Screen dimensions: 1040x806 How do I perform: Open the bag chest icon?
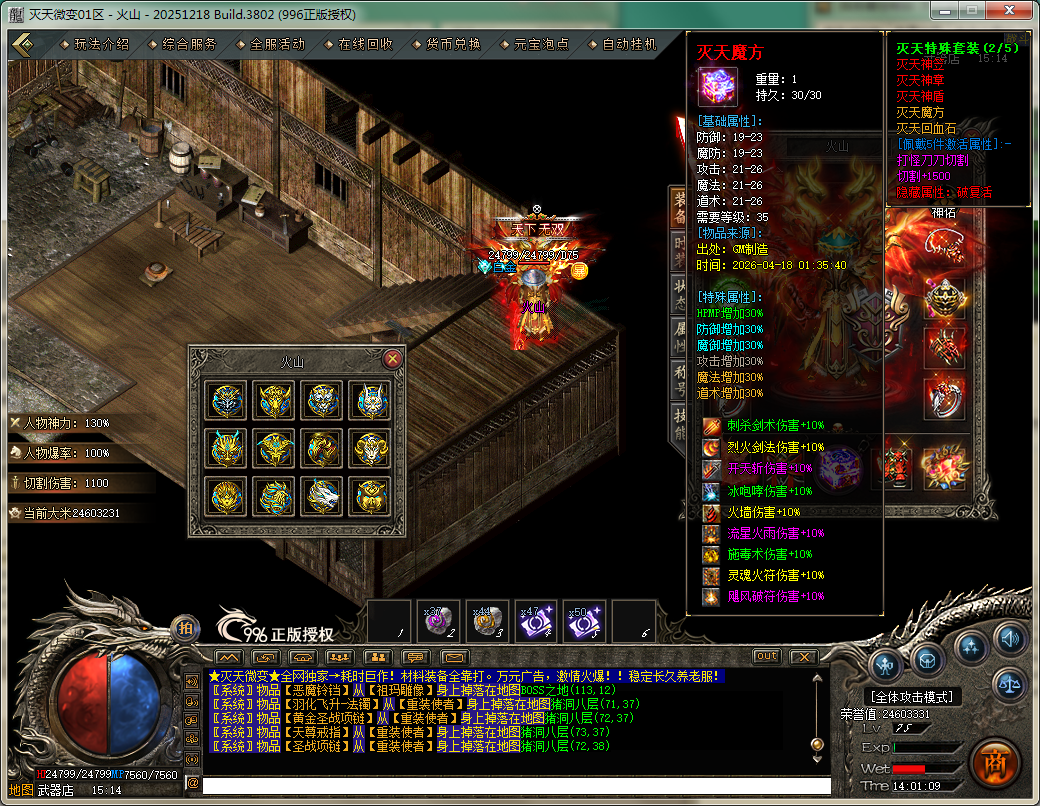click(928, 661)
